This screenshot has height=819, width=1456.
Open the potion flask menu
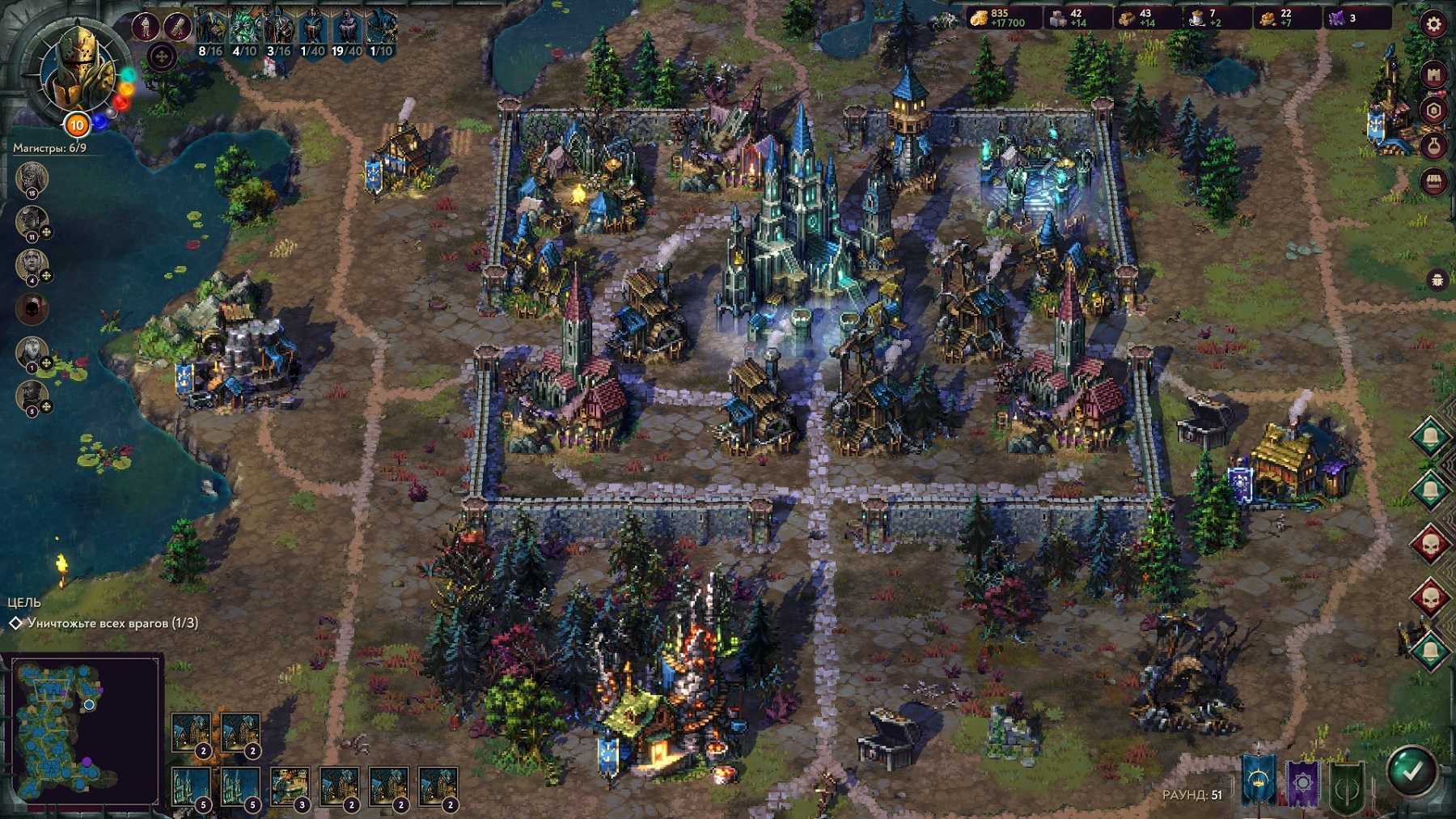[1433, 146]
